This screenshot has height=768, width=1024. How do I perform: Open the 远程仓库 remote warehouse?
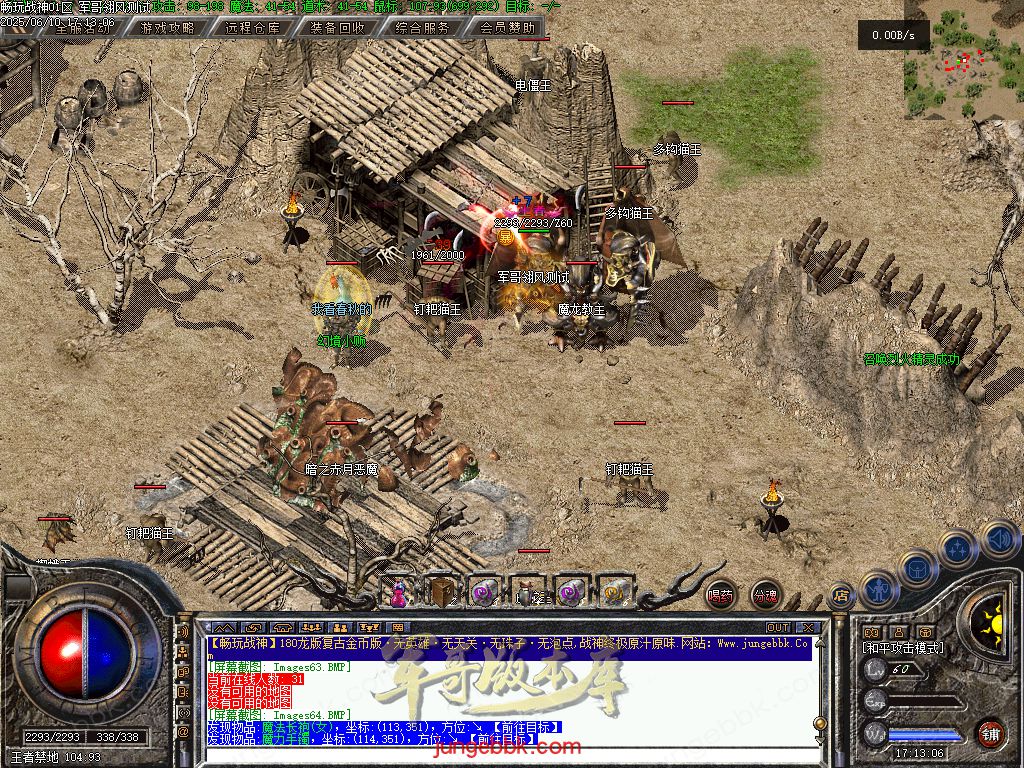(253, 28)
